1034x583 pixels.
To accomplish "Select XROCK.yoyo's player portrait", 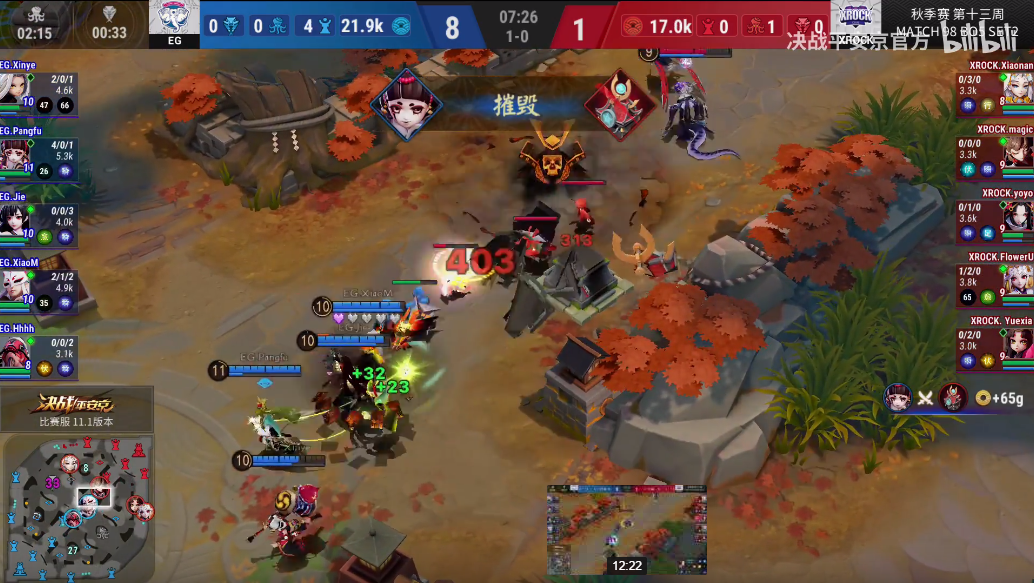I will pyautogui.click(x=1019, y=215).
